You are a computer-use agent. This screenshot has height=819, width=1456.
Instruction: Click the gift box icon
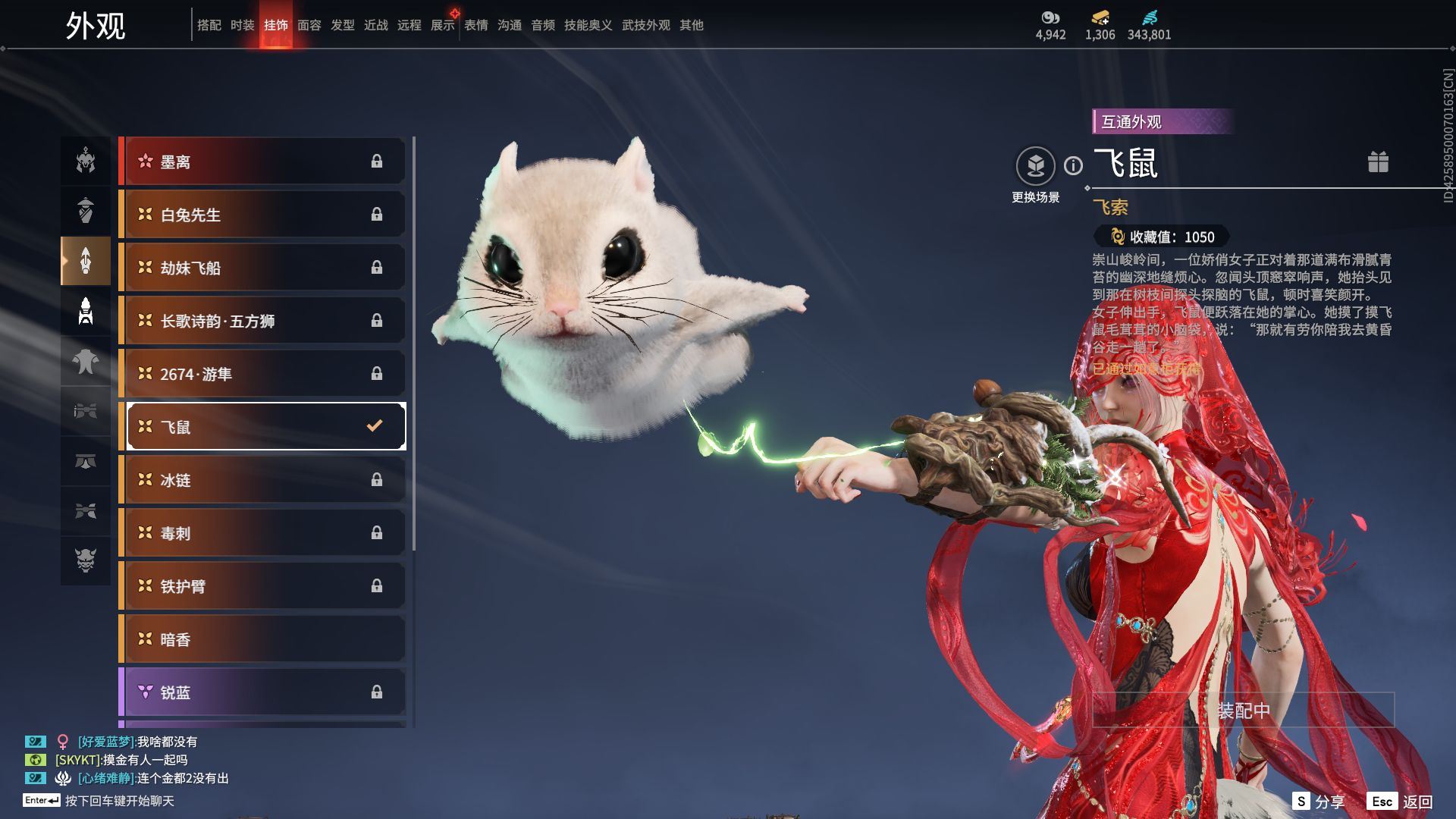click(1378, 162)
